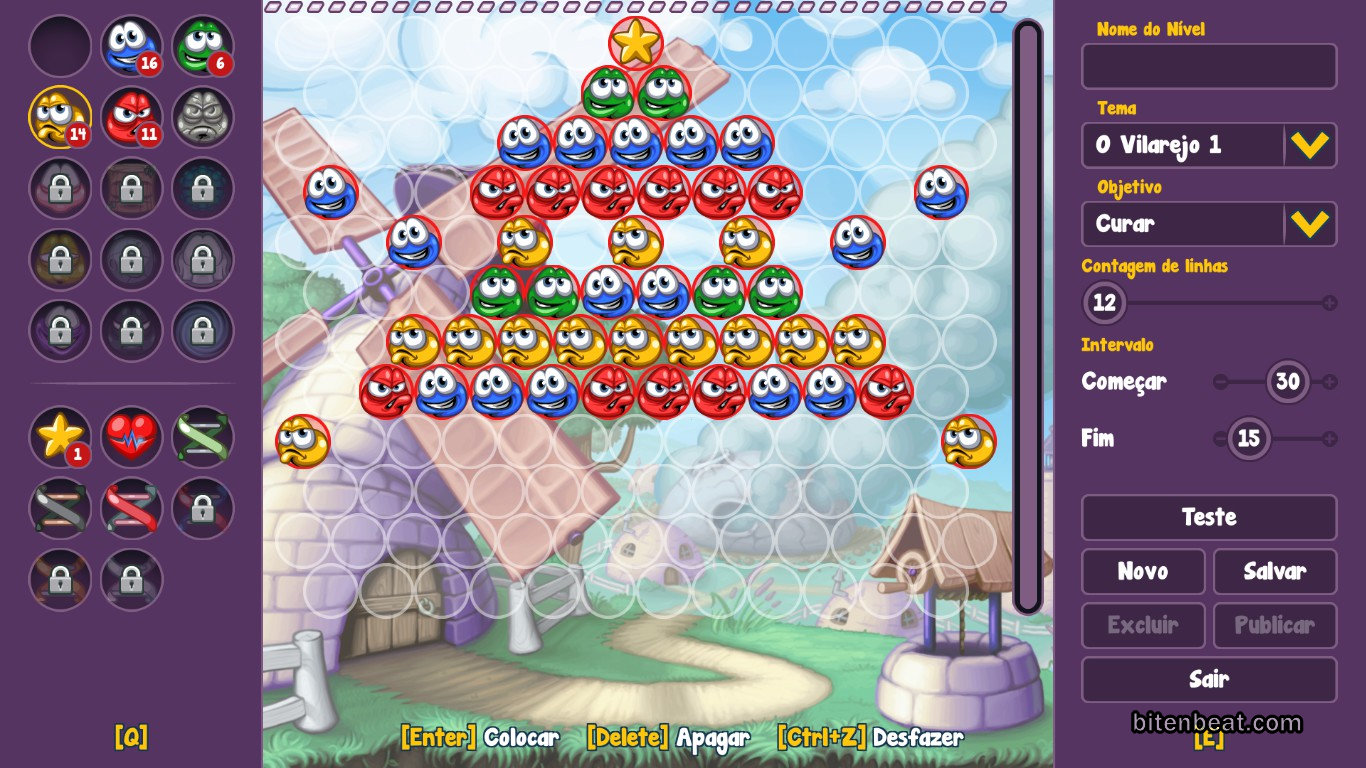Click the Começar interval slider knob
The image size is (1366, 768).
click(1288, 381)
